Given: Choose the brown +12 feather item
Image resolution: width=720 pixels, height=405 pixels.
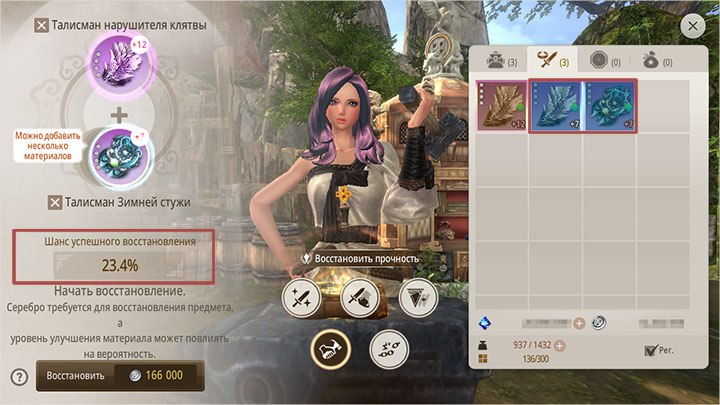Looking at the screenshot, I should [x=501, y=106].
